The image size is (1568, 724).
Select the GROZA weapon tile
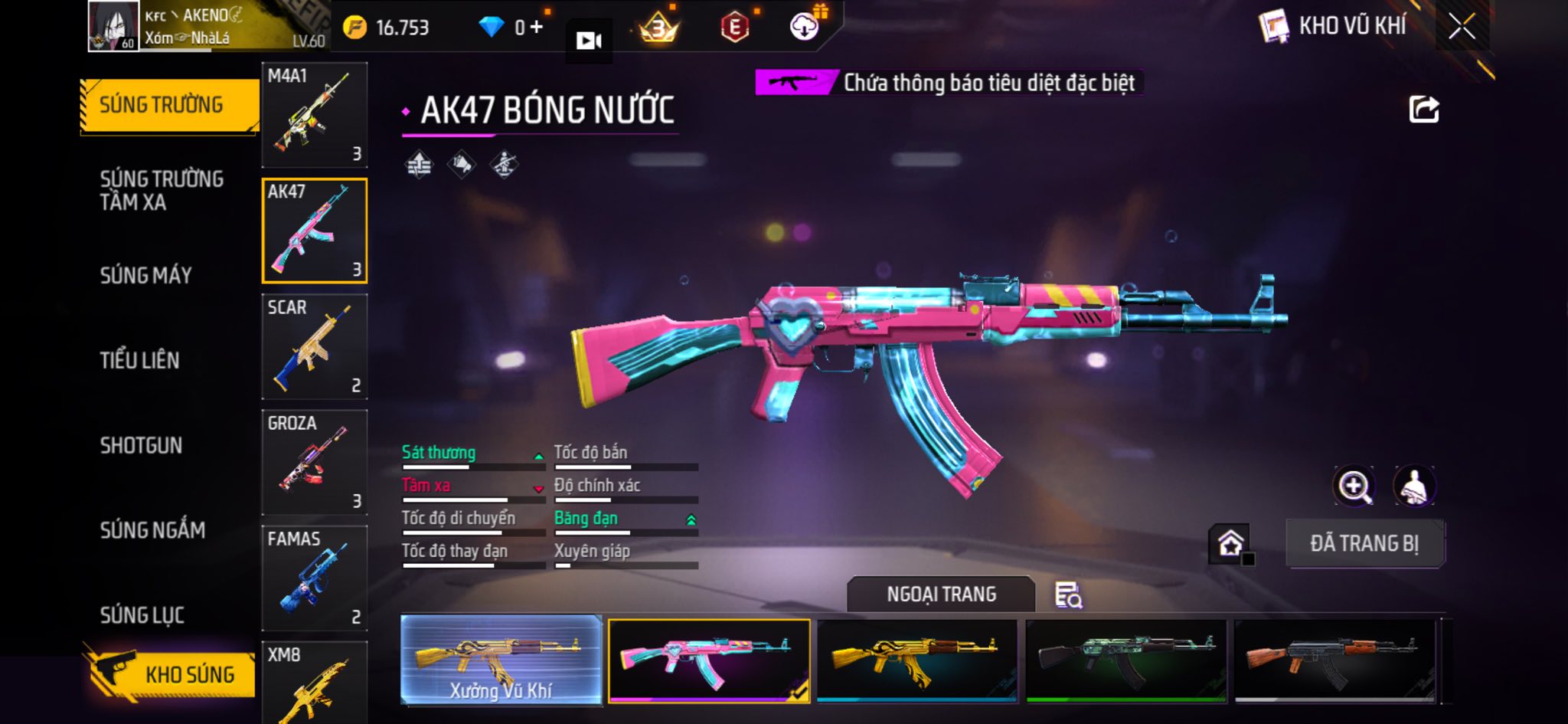314,462
